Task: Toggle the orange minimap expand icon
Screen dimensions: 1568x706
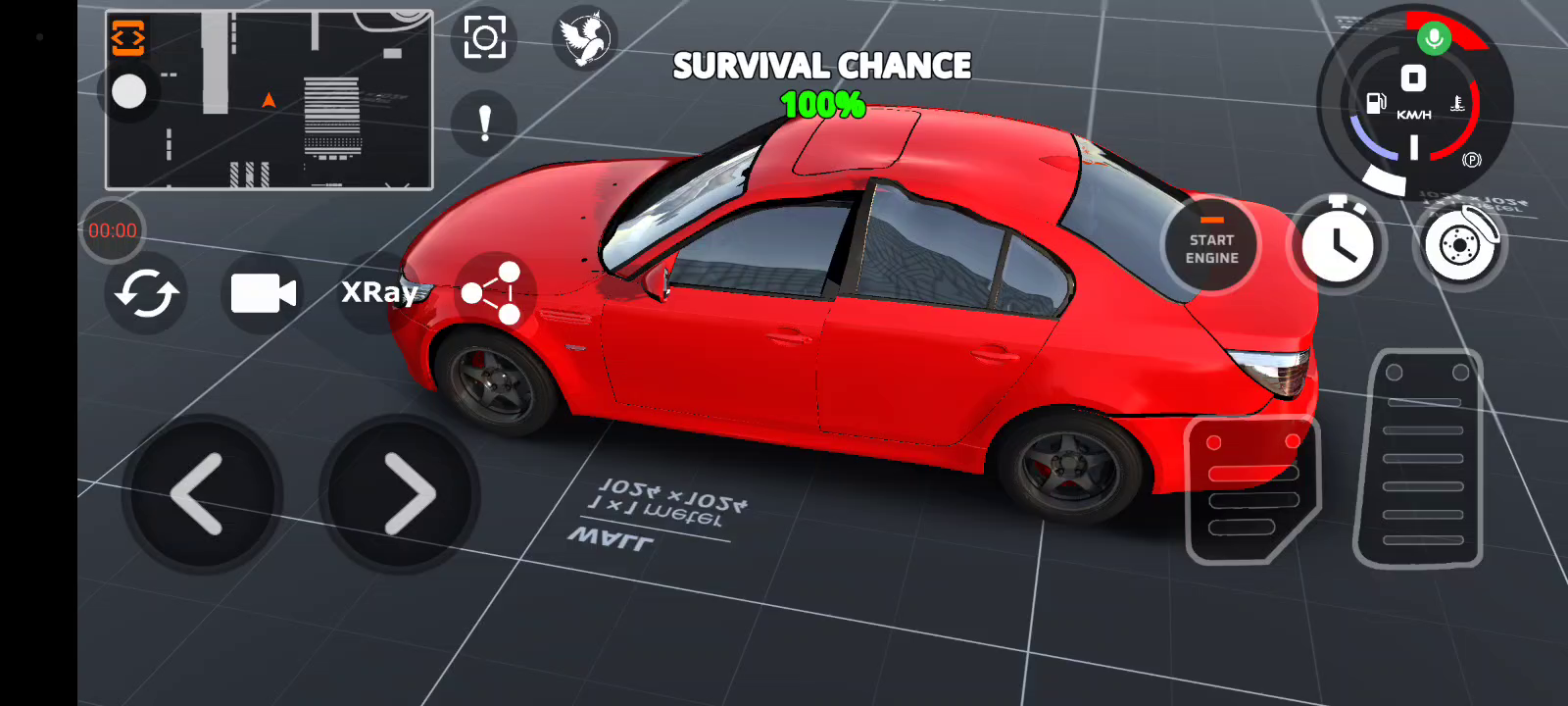Action: coord(128,38)
